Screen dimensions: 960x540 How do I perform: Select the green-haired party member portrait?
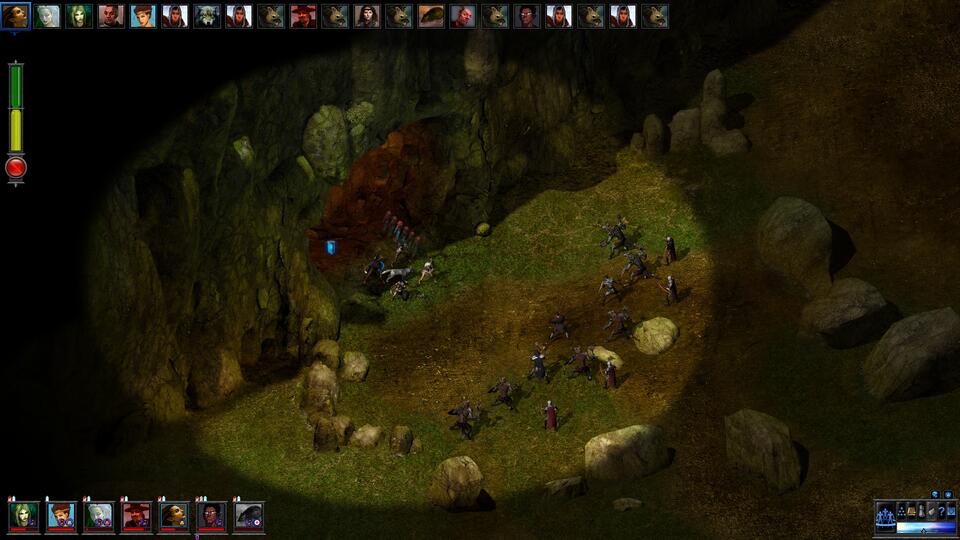coord(24,516)
